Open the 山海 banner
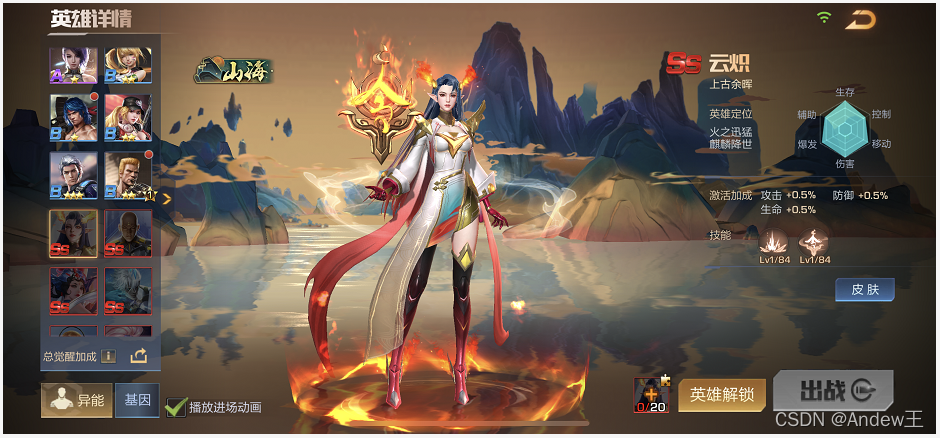The width and height of the screenshot is (940, 438). (x=234, y=71)
